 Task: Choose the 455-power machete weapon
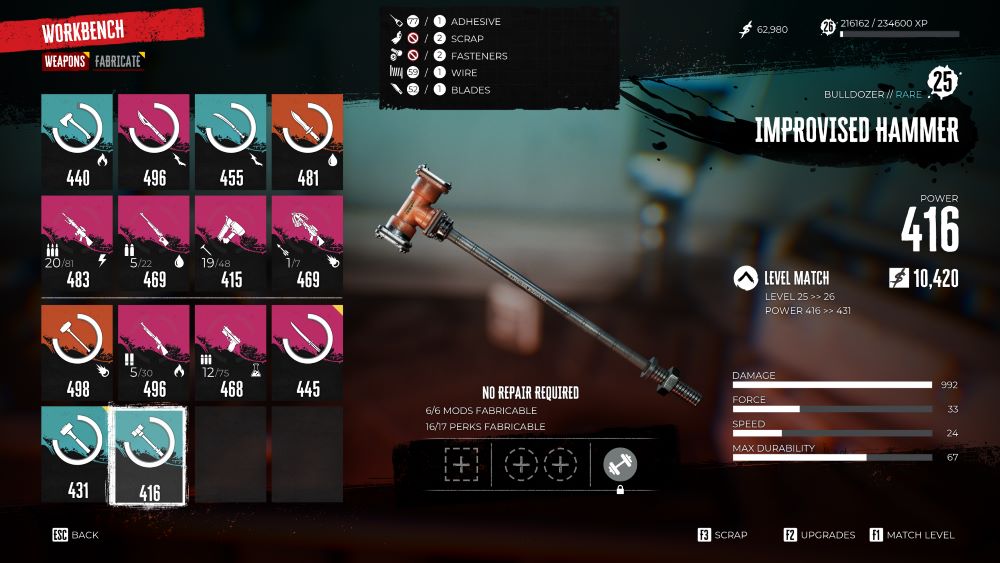230,142
